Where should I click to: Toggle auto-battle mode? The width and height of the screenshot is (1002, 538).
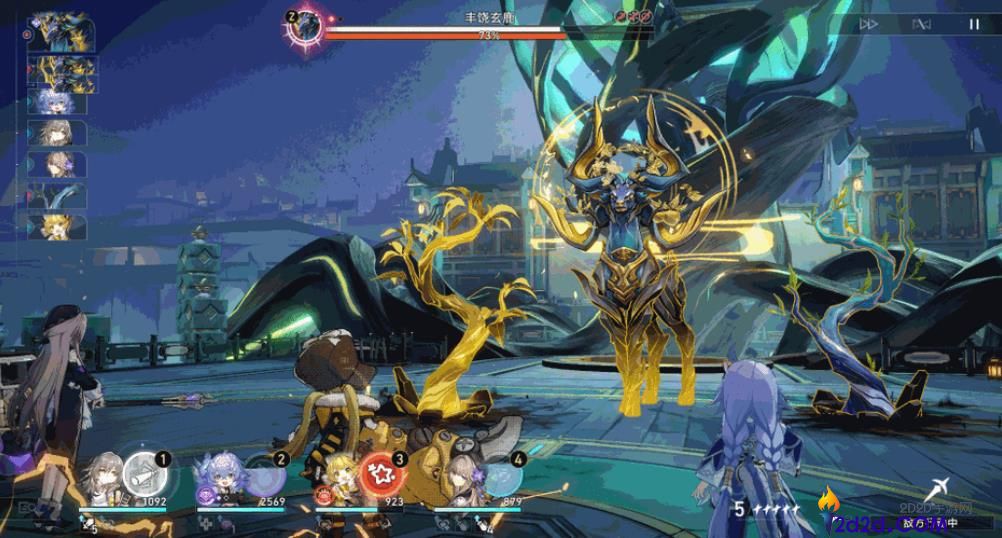(x=922, y=24)
